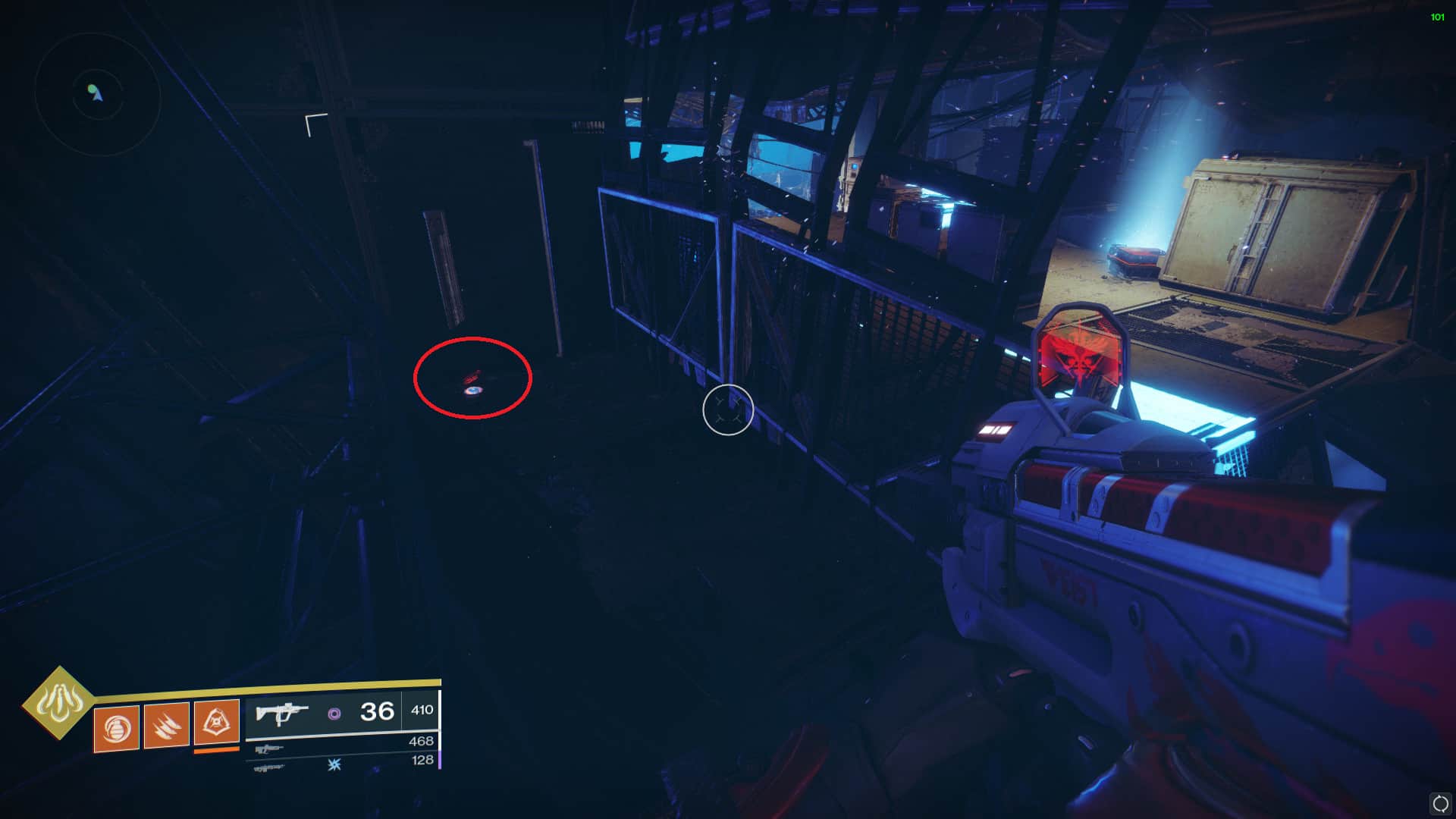
Task: Click the ammo count 36 display
Action: click(x=377, y=712)
